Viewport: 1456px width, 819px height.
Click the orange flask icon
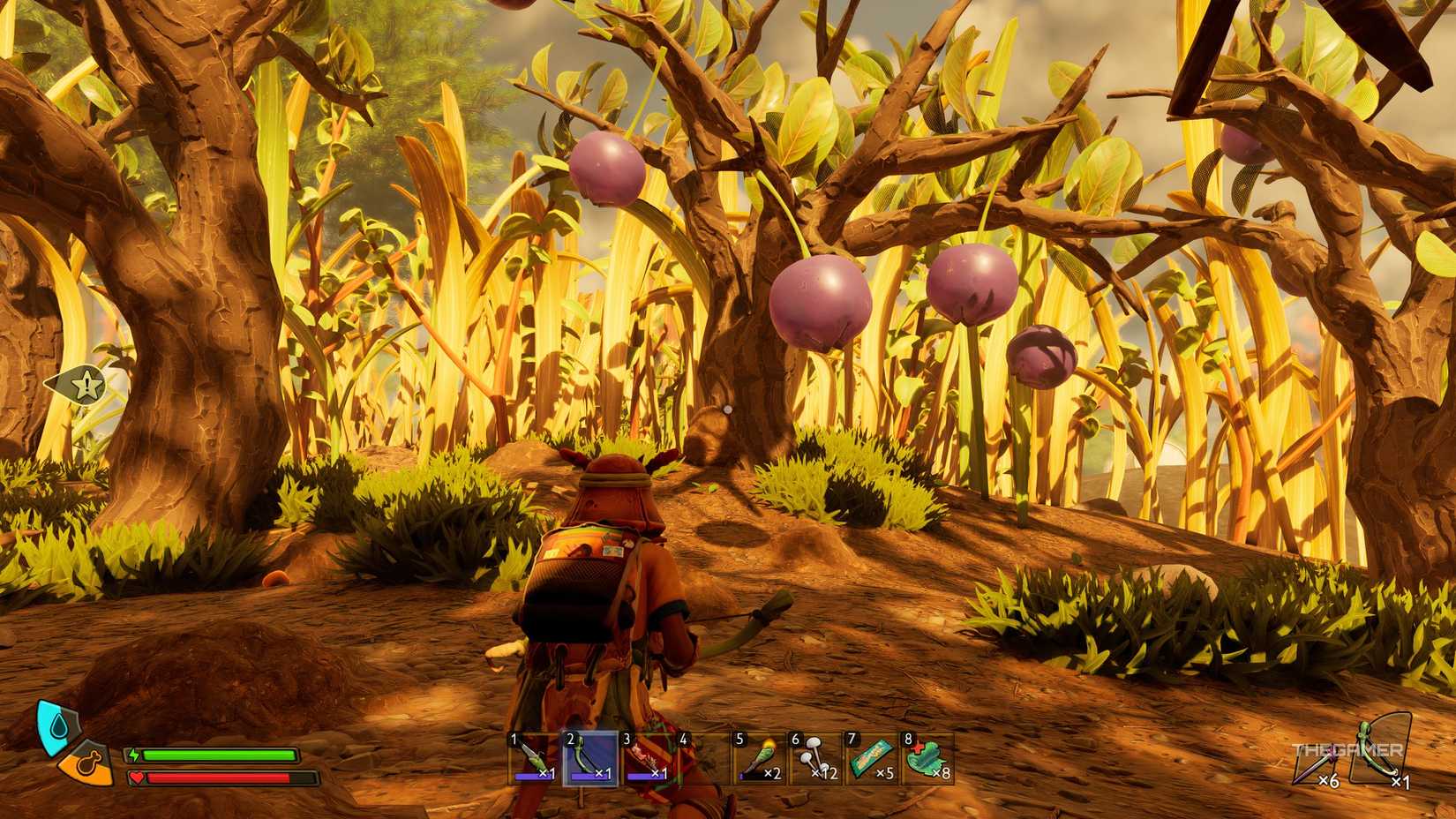[x=88, y=764]
